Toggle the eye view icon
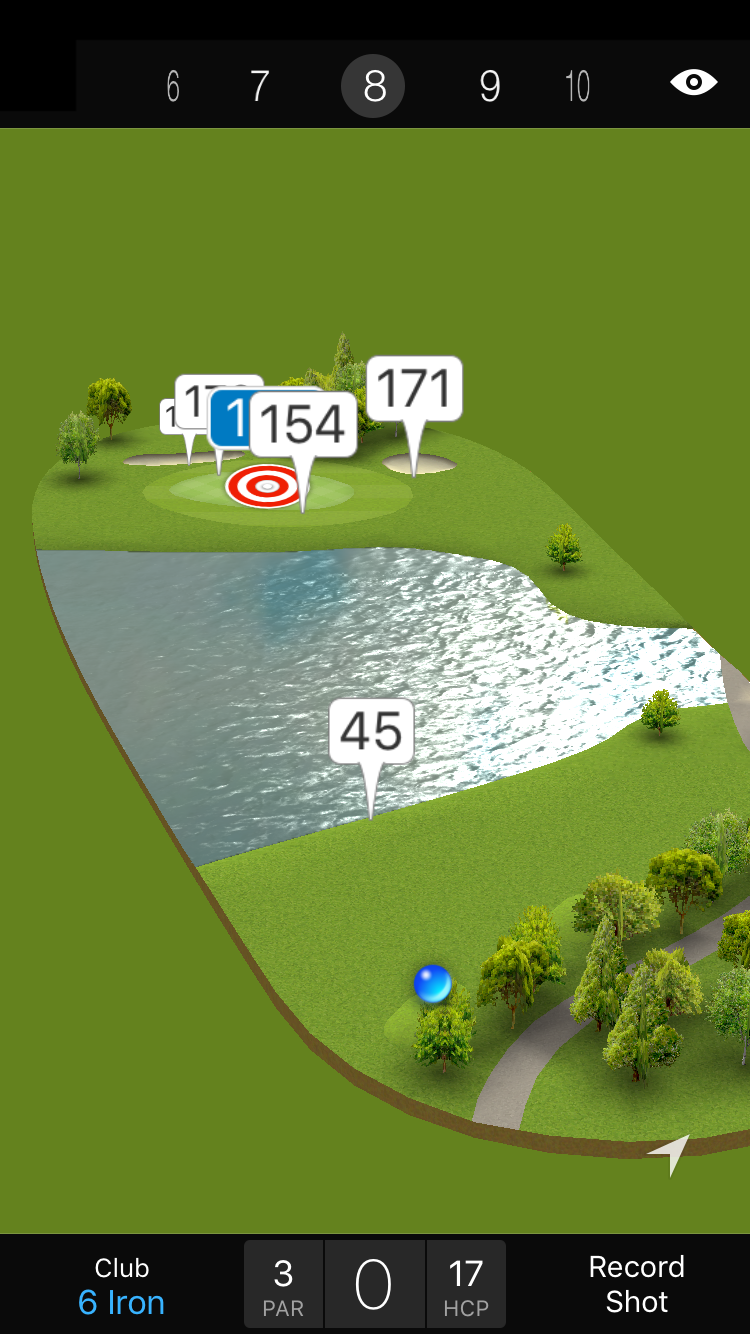 (x=693, y=82)
